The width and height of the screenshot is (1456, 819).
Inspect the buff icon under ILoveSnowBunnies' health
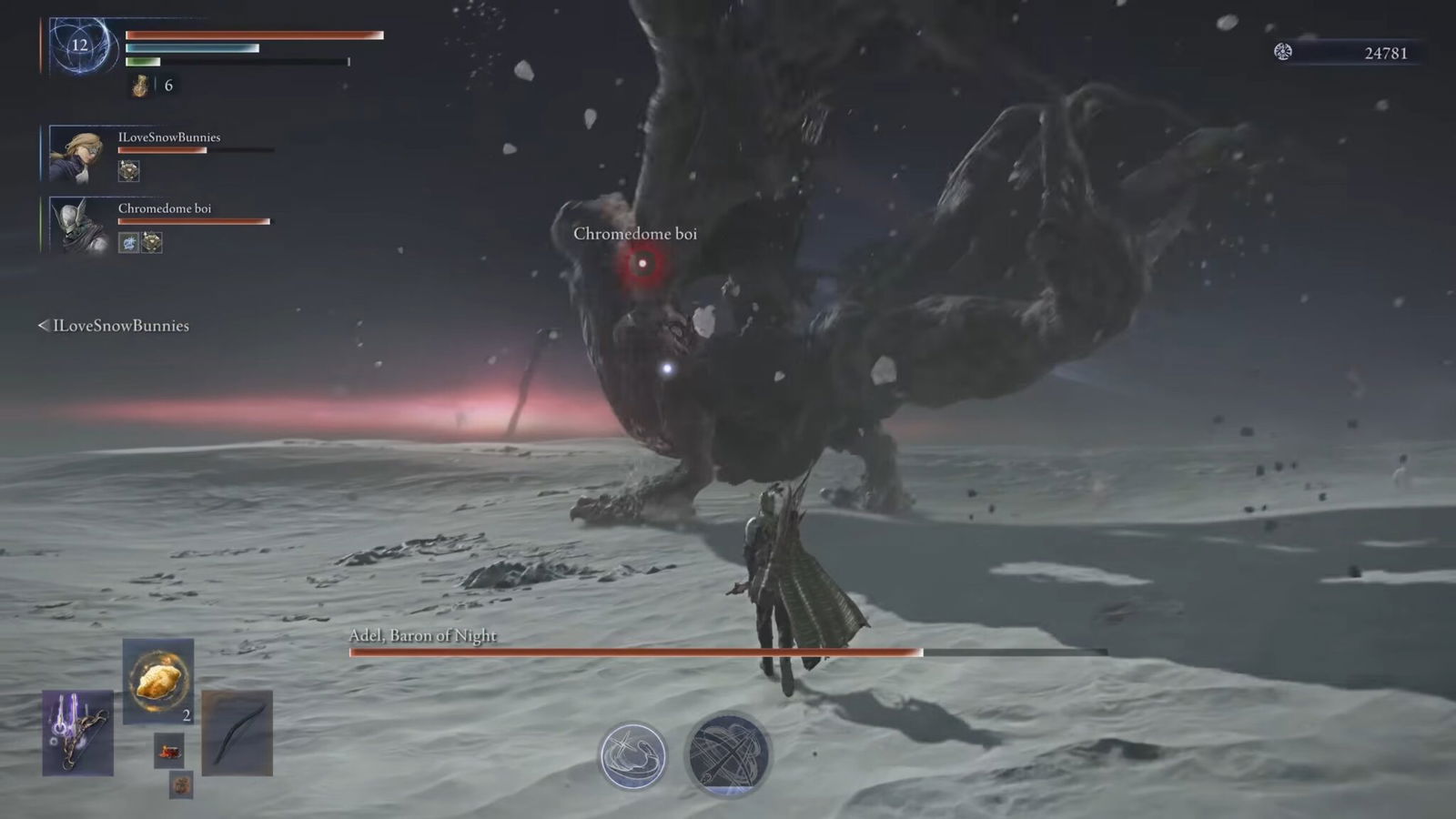pyautogui.click(x=128, y=170)
